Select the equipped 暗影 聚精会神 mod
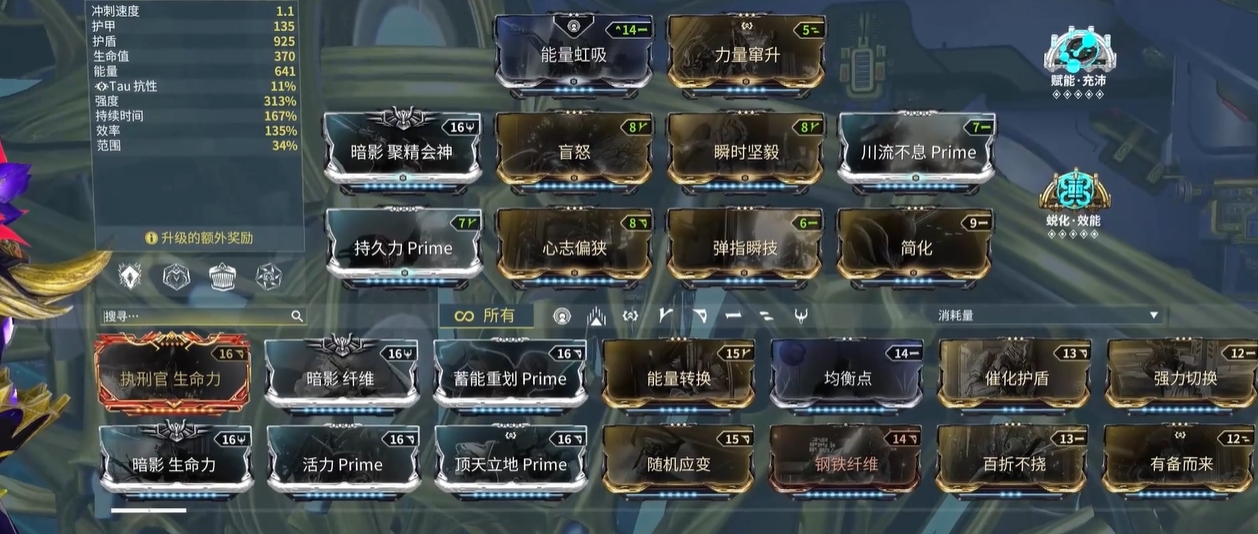Viewport: 1258px width, 534px height. (x=402, y=153)
